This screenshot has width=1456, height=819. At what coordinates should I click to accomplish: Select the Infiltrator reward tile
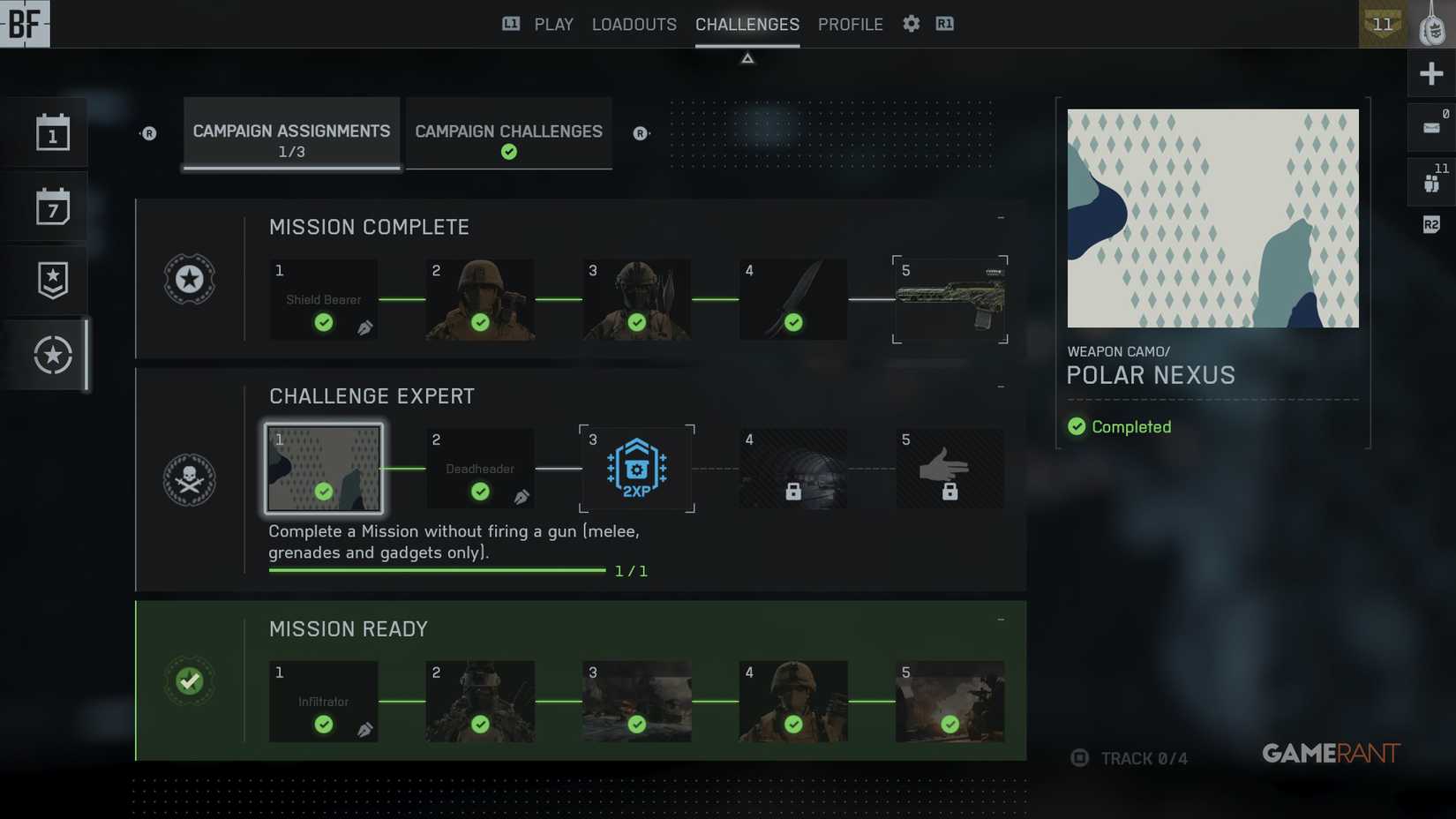323,702
